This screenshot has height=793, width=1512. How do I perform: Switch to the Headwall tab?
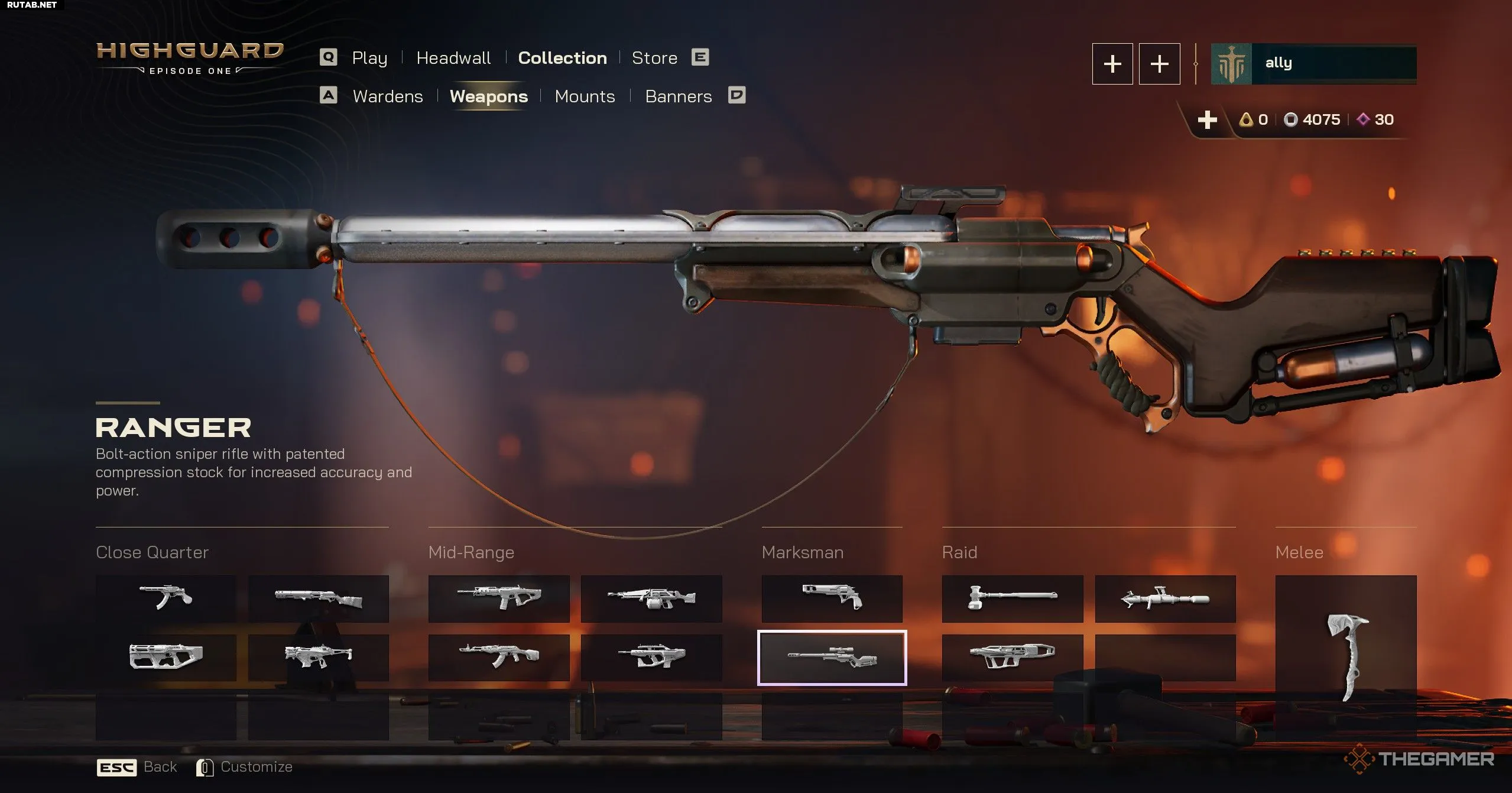point(453,58)
